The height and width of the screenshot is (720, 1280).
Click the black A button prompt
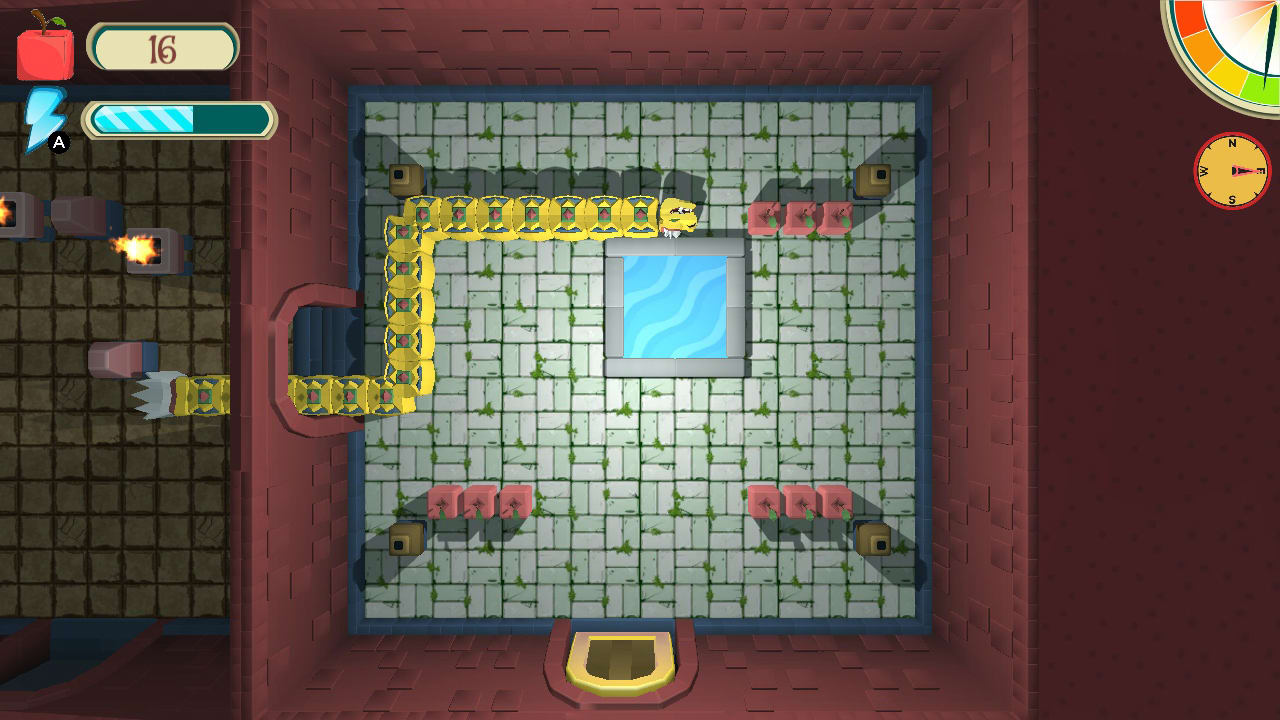coord(59,141)
